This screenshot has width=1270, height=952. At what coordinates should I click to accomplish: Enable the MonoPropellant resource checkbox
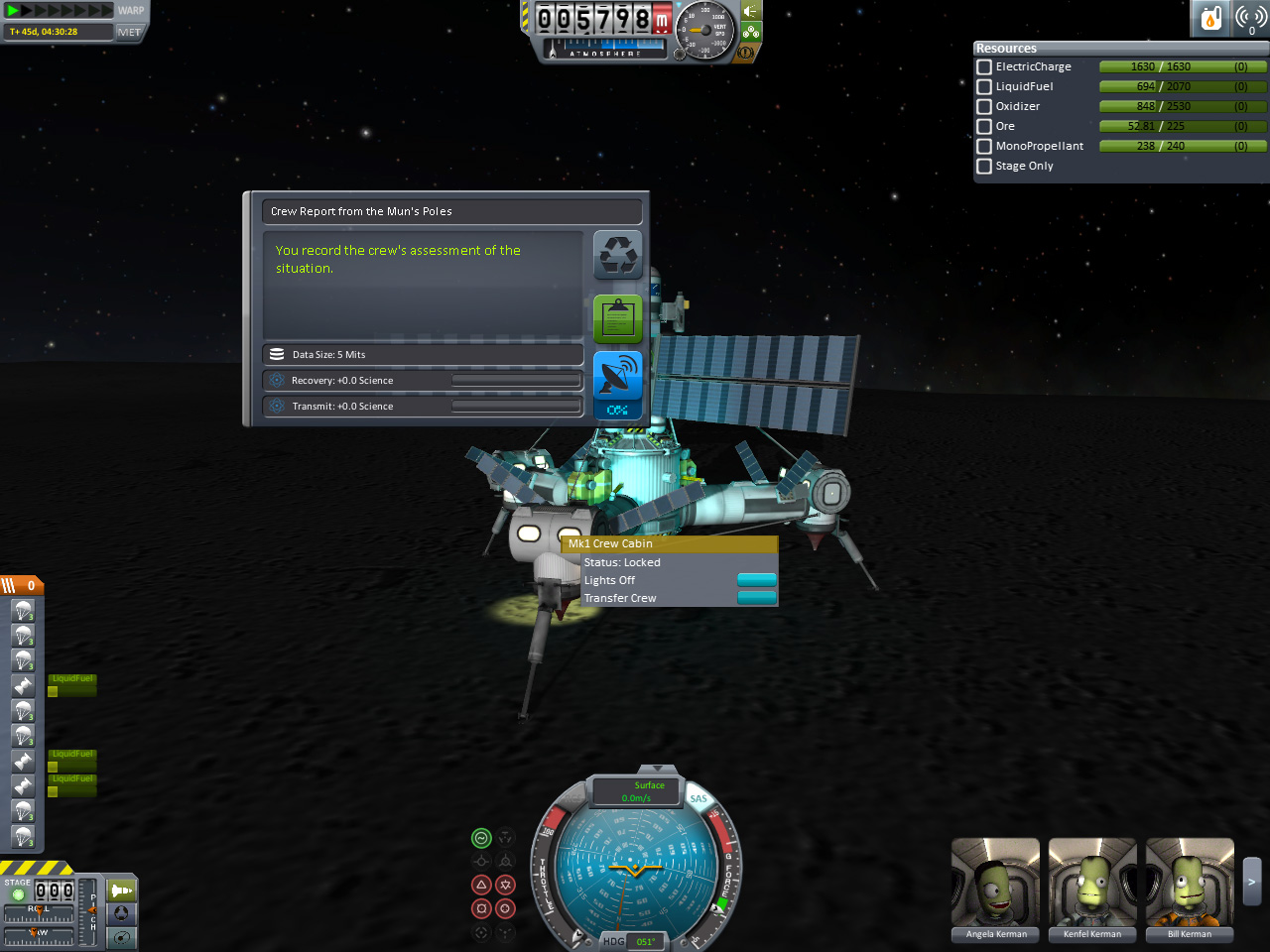coord(984,147)
